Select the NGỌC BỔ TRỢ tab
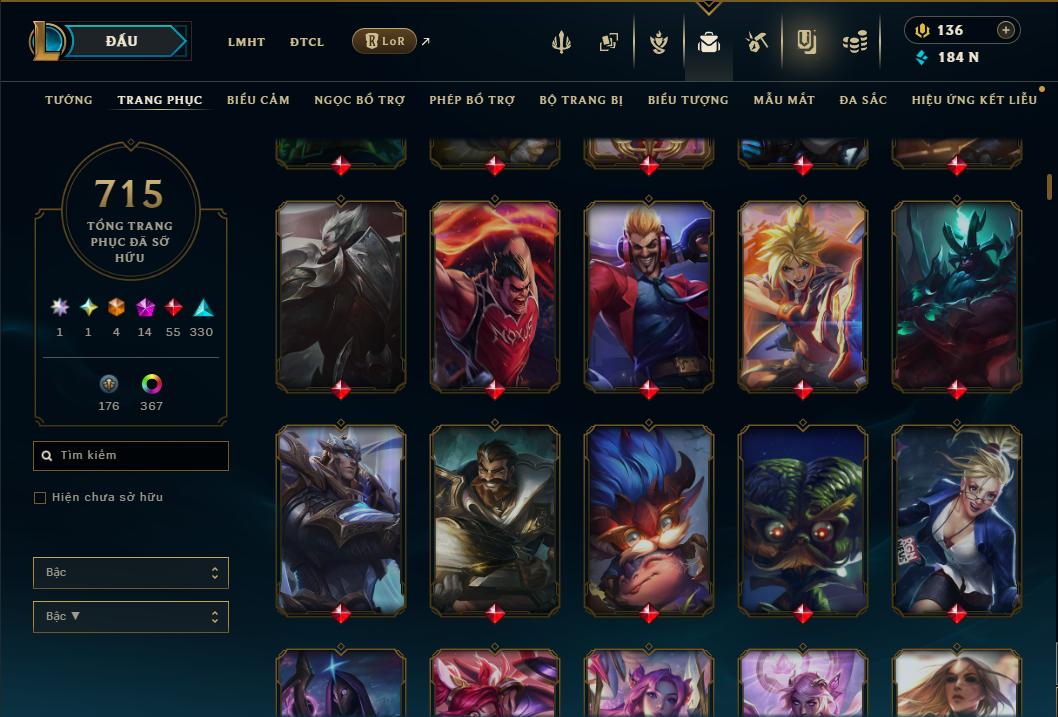 point(359,100)
